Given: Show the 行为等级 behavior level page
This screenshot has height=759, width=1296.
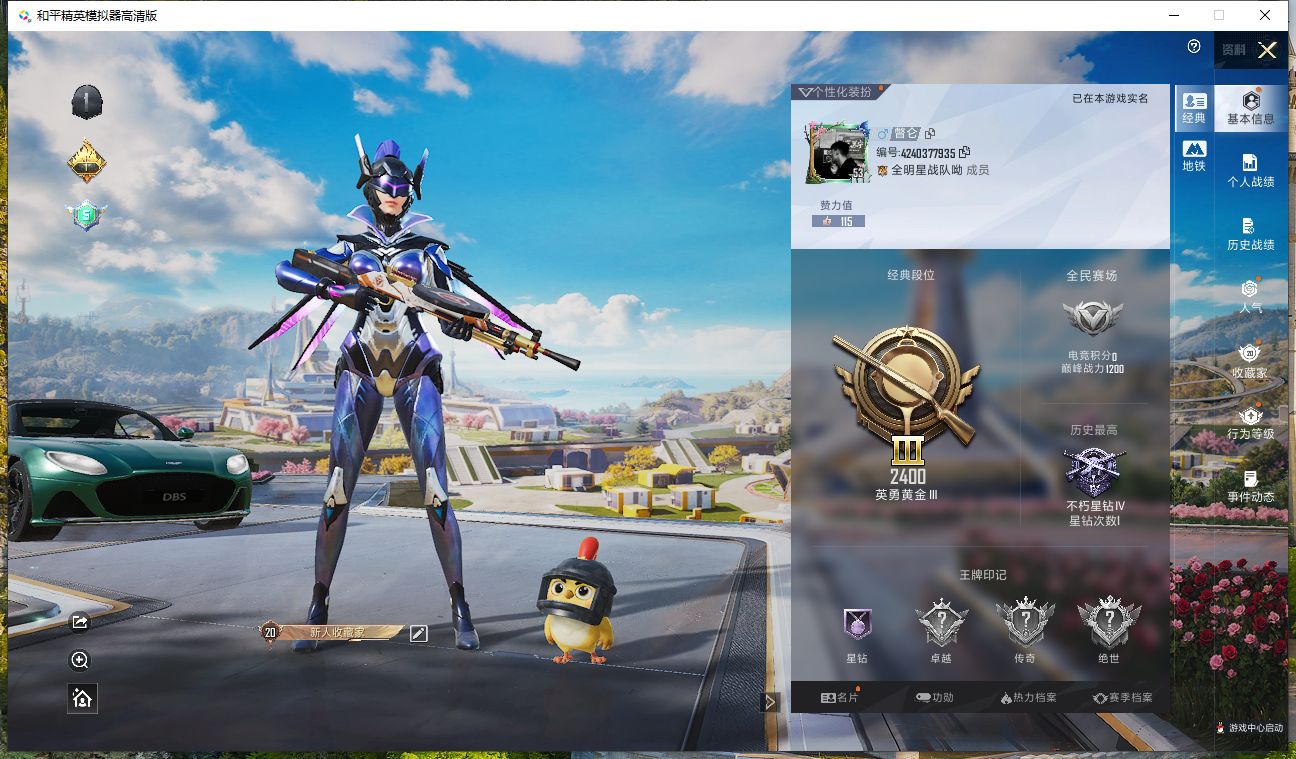Looking at the screenshot, I should point(1250,423).
